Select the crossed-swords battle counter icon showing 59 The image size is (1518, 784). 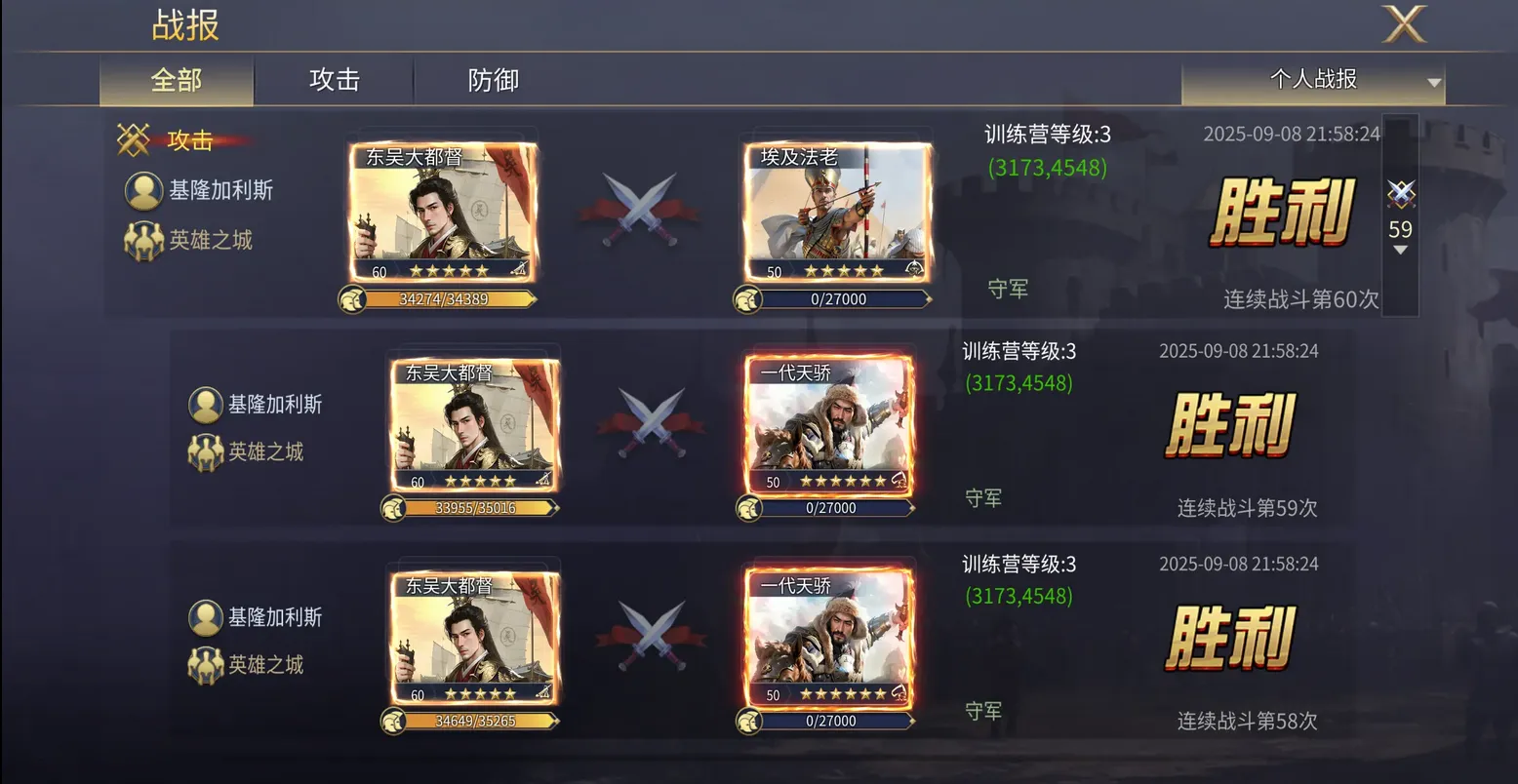point(1401,195)
